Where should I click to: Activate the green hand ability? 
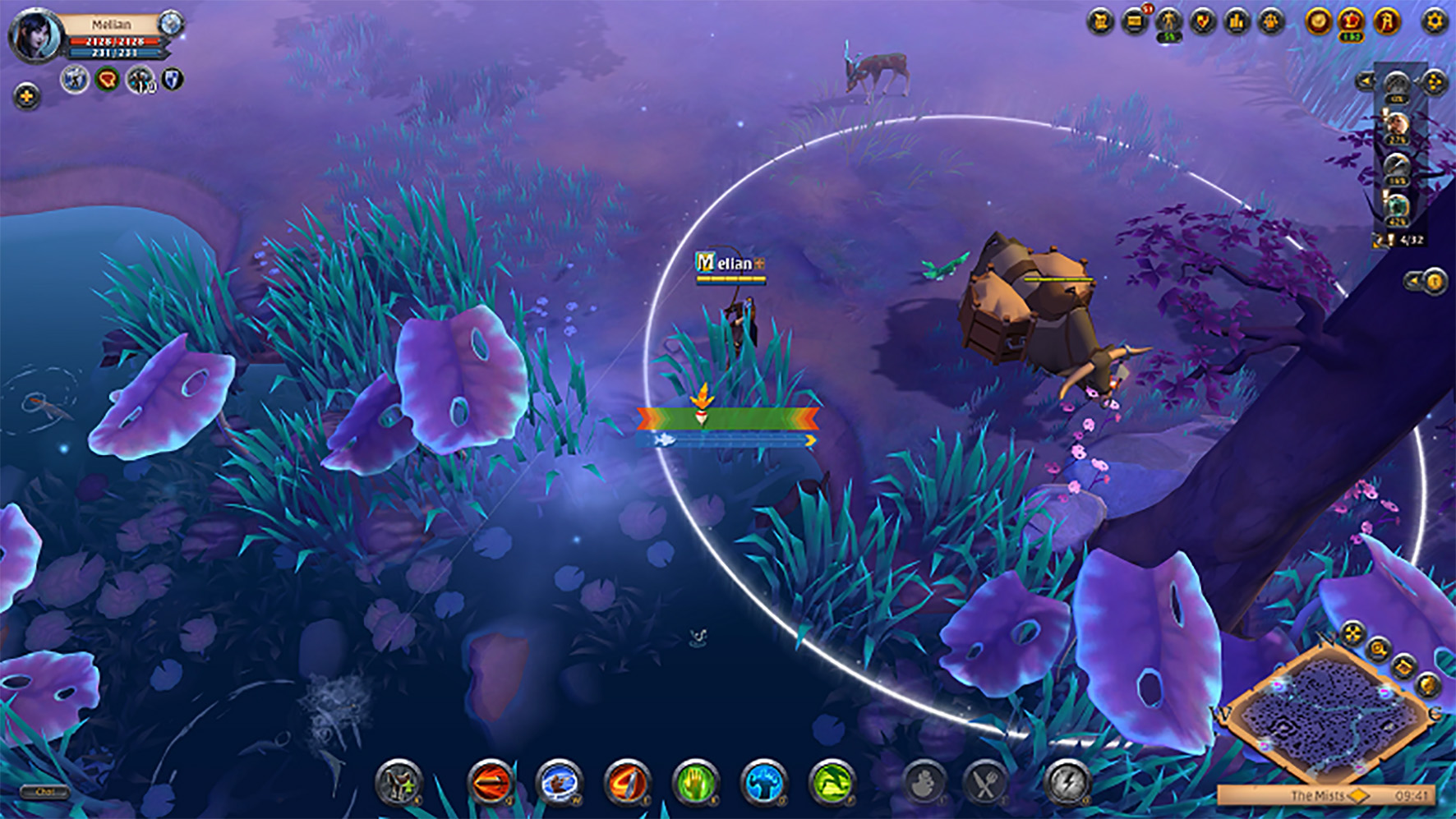point(695,781)
